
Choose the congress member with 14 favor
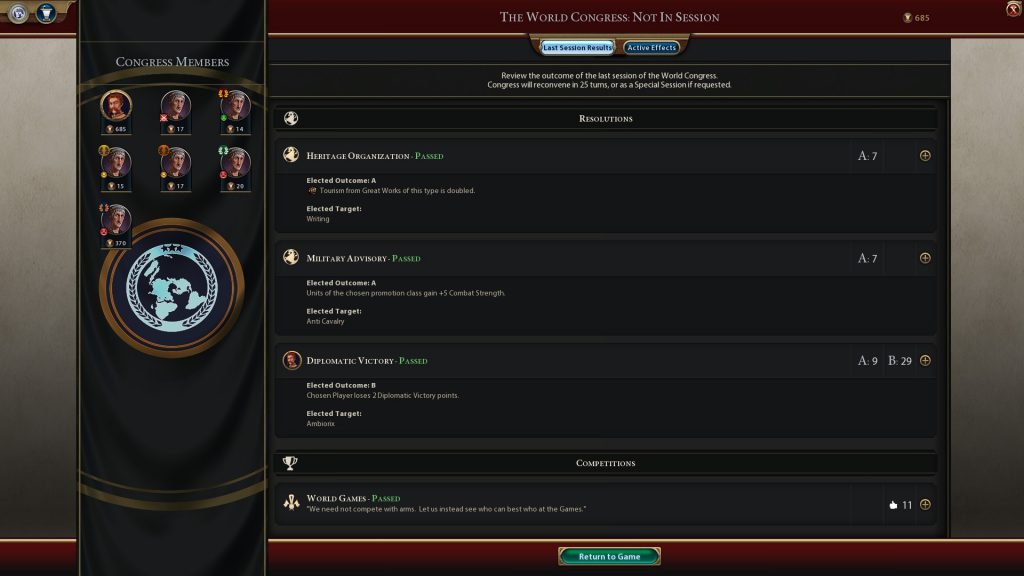click(x=235, y=105)
